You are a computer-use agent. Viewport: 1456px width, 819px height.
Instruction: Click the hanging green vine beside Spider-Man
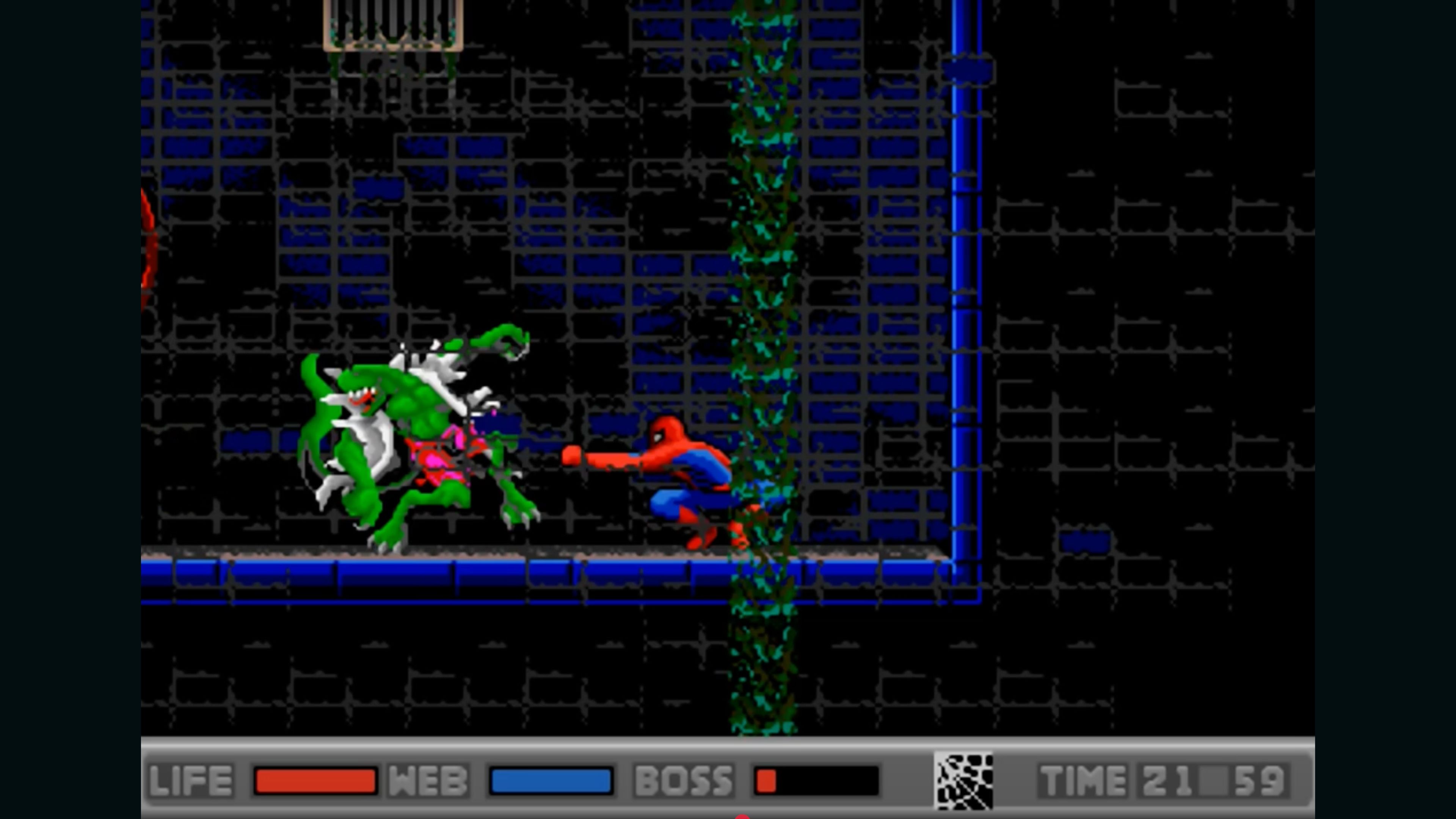760,395
